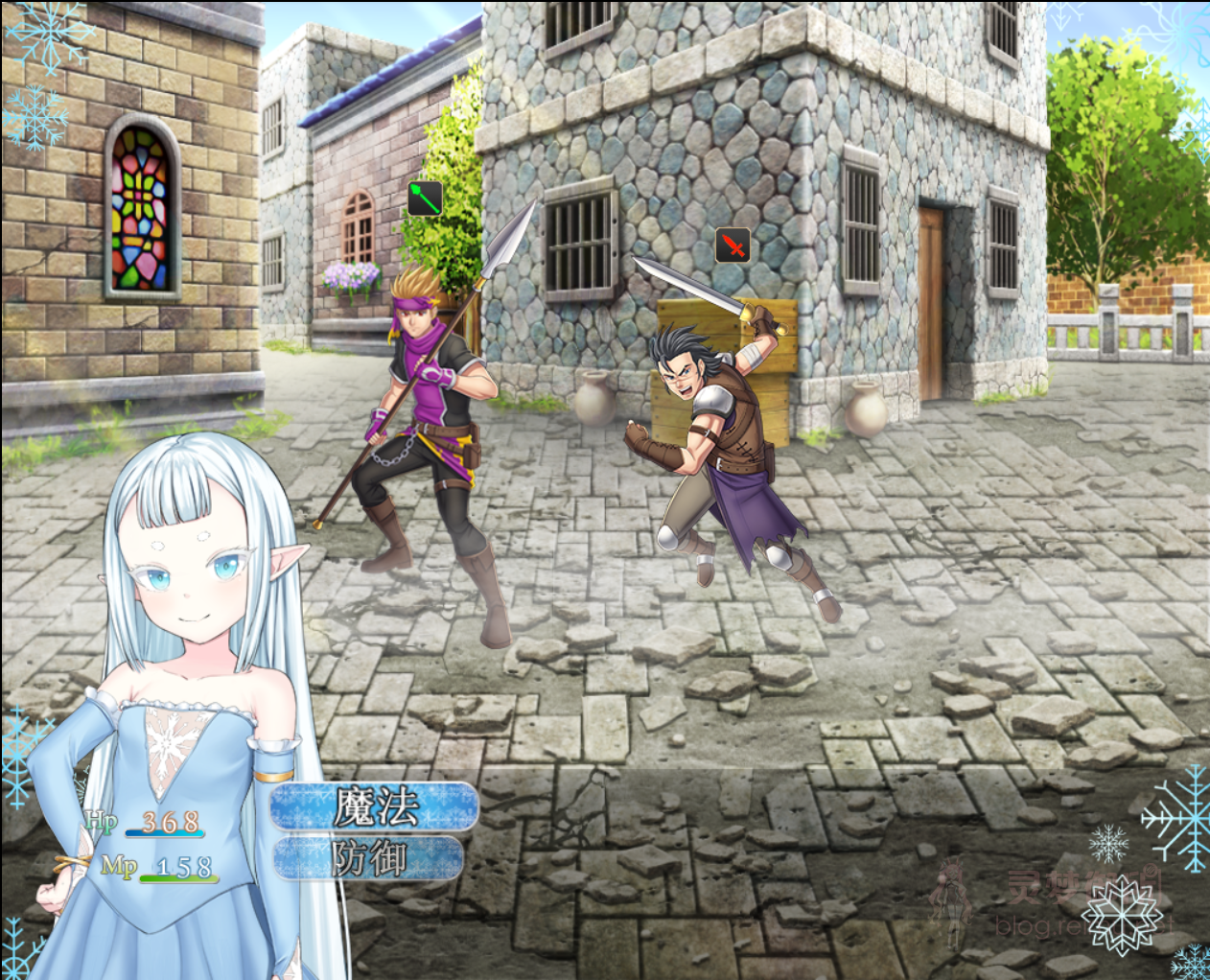Click the green spear icon above the lancer
This screenshot has width=1210, height=980.
click(x=425, y=198)
